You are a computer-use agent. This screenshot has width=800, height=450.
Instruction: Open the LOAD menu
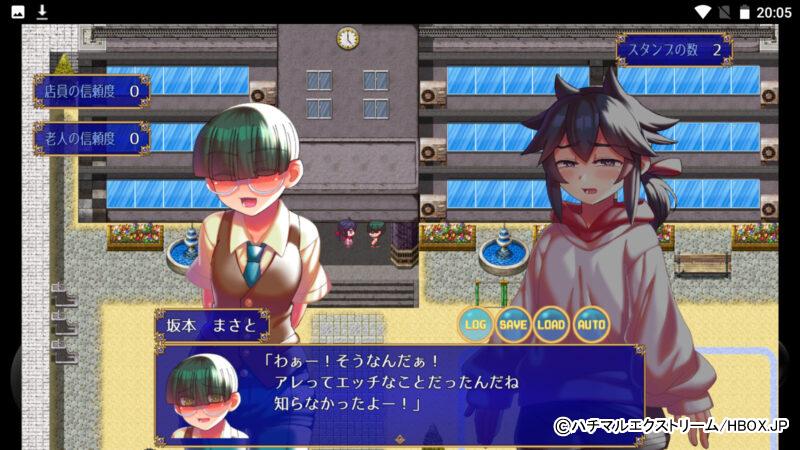[x=552, y=324]
